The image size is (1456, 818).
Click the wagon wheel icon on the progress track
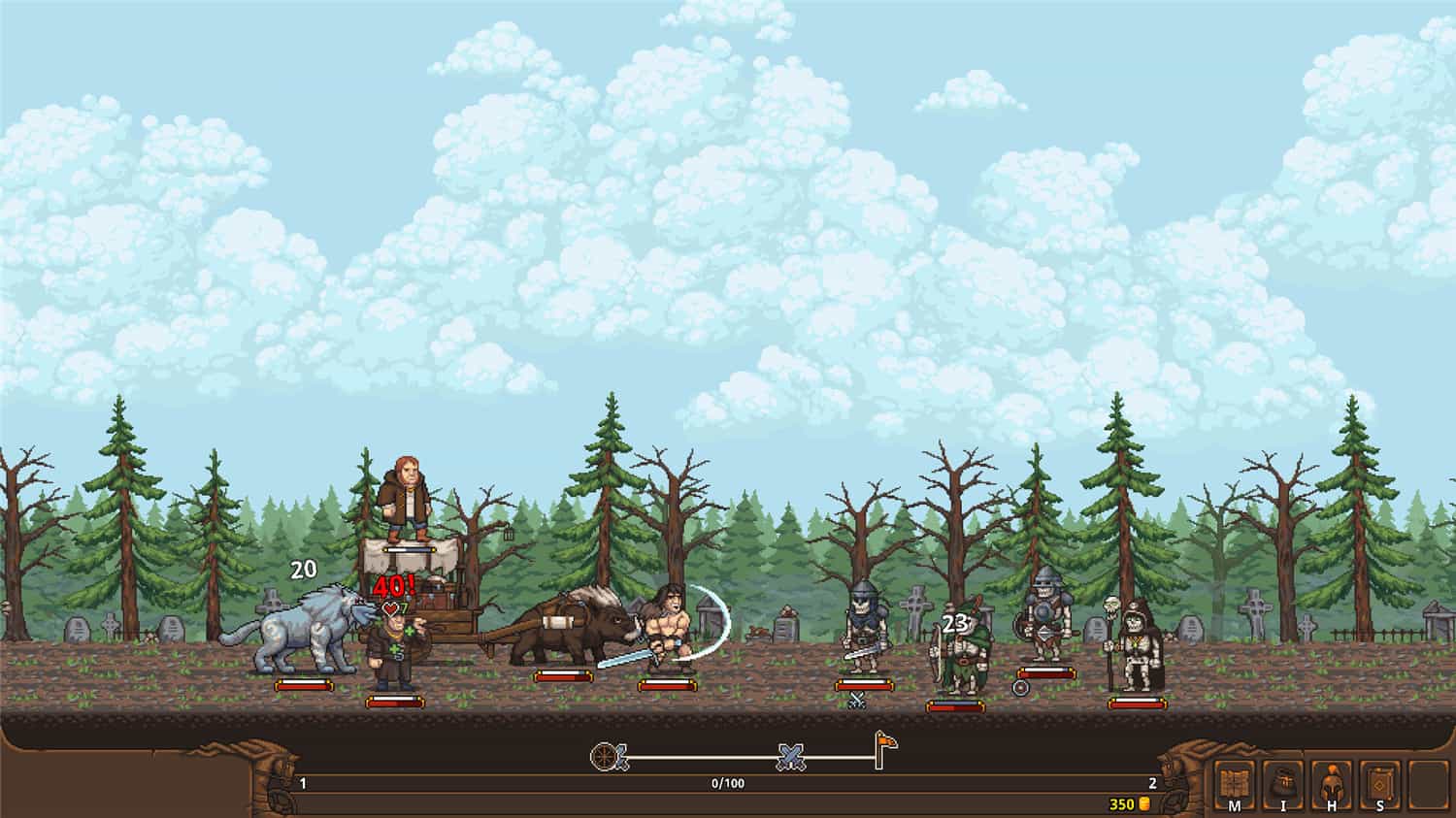click(605, 757)
